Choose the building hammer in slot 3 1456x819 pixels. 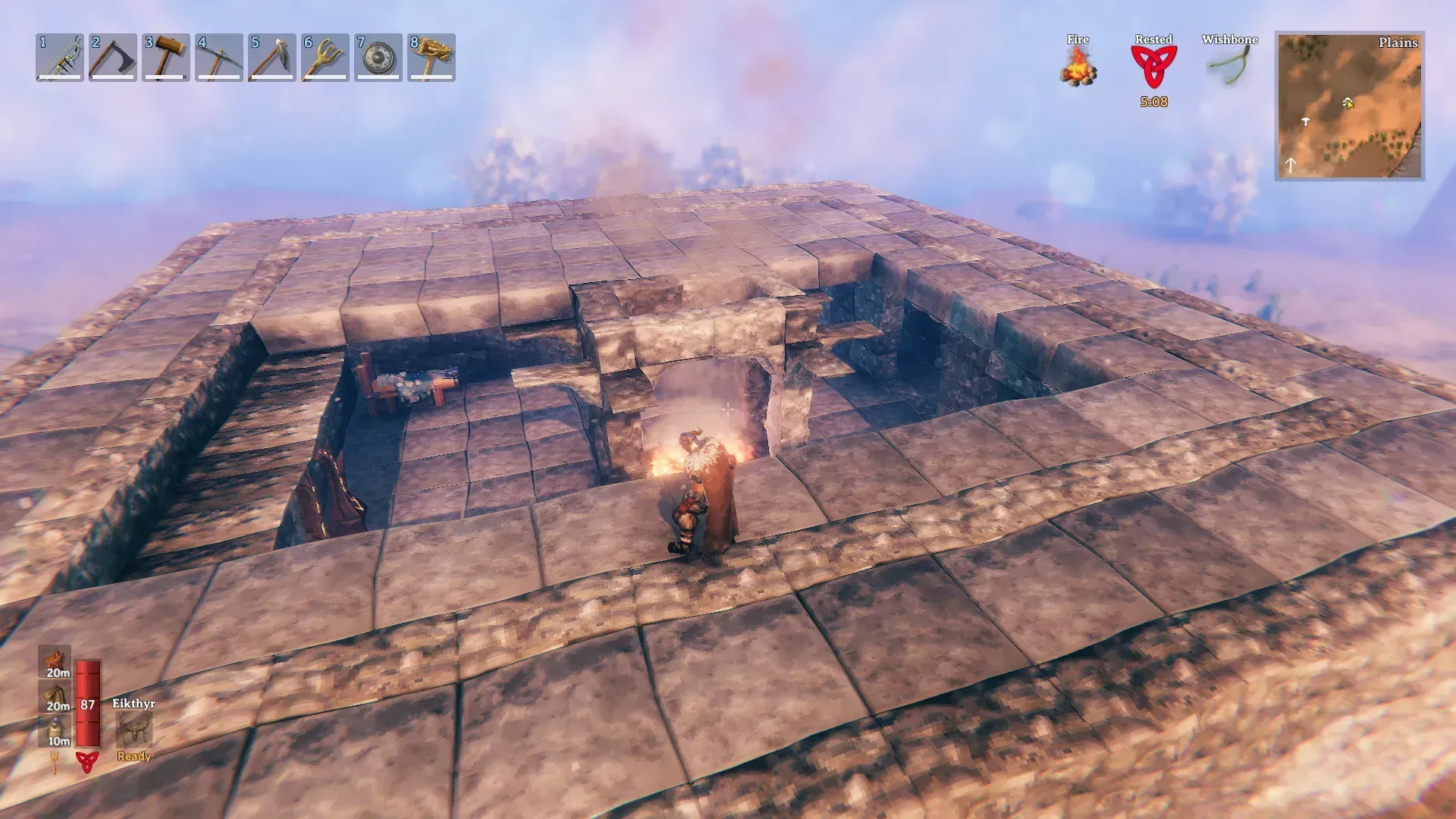(x=166, y=57)
